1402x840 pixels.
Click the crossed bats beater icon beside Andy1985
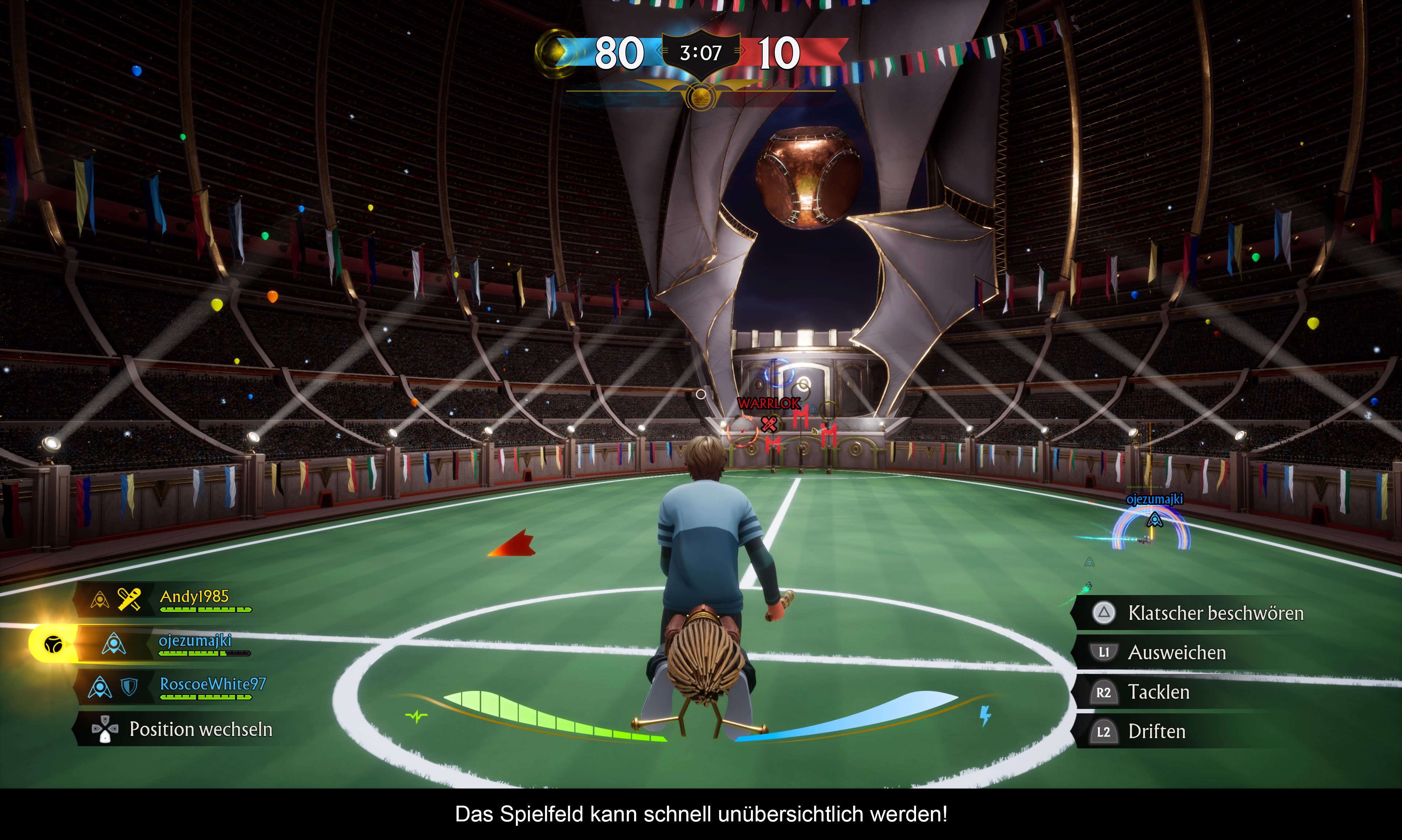coord(129,599)
